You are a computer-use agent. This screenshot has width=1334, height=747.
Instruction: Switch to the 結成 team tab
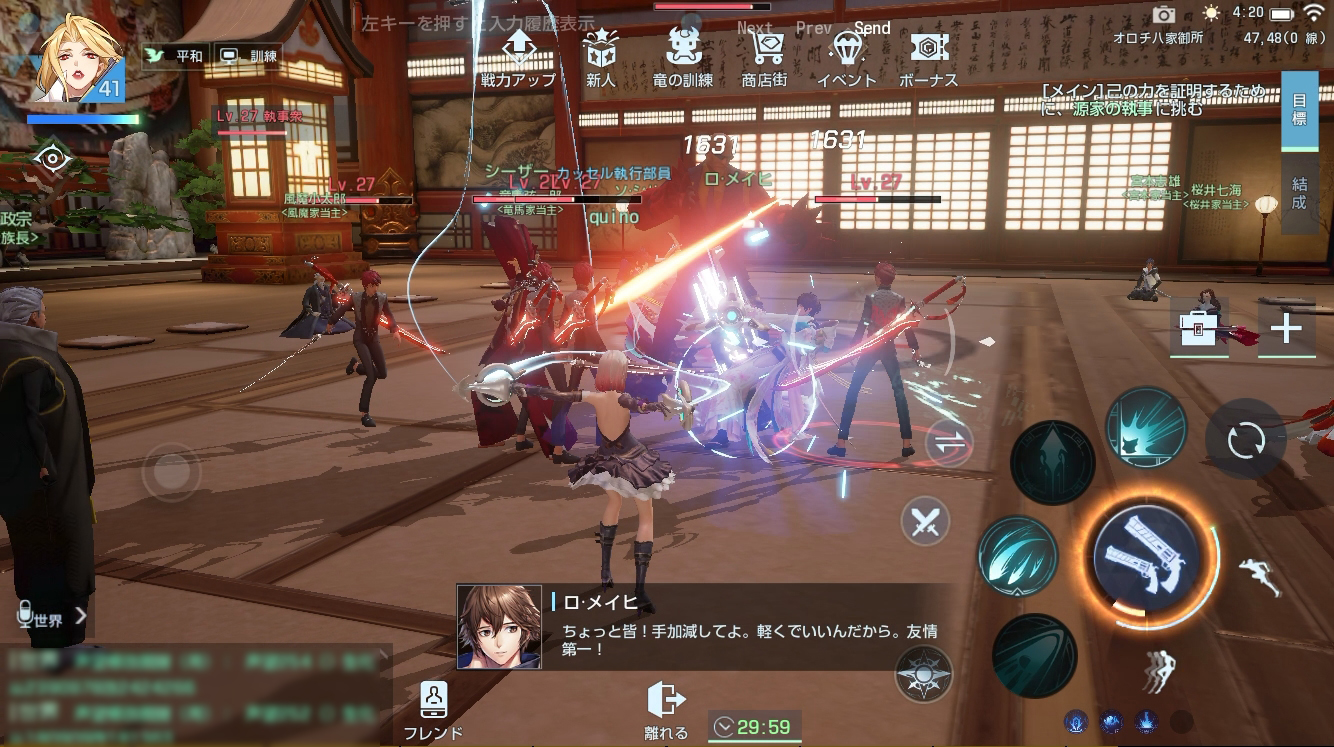pyautogui.click(x=1299, y=193)
